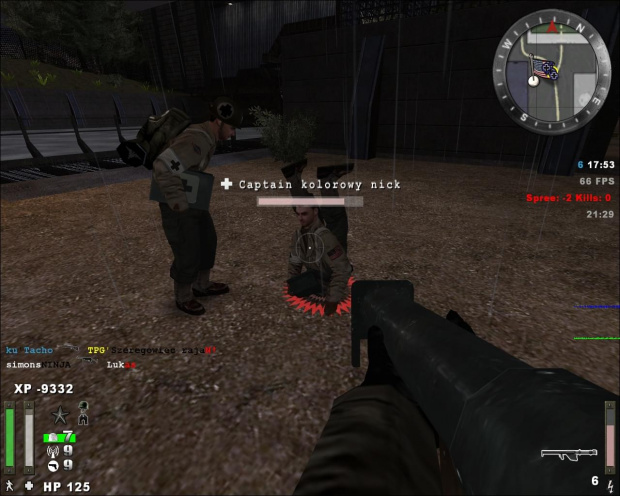
Task: Click the radio antenna skill icon
Action: click(53, 449)
